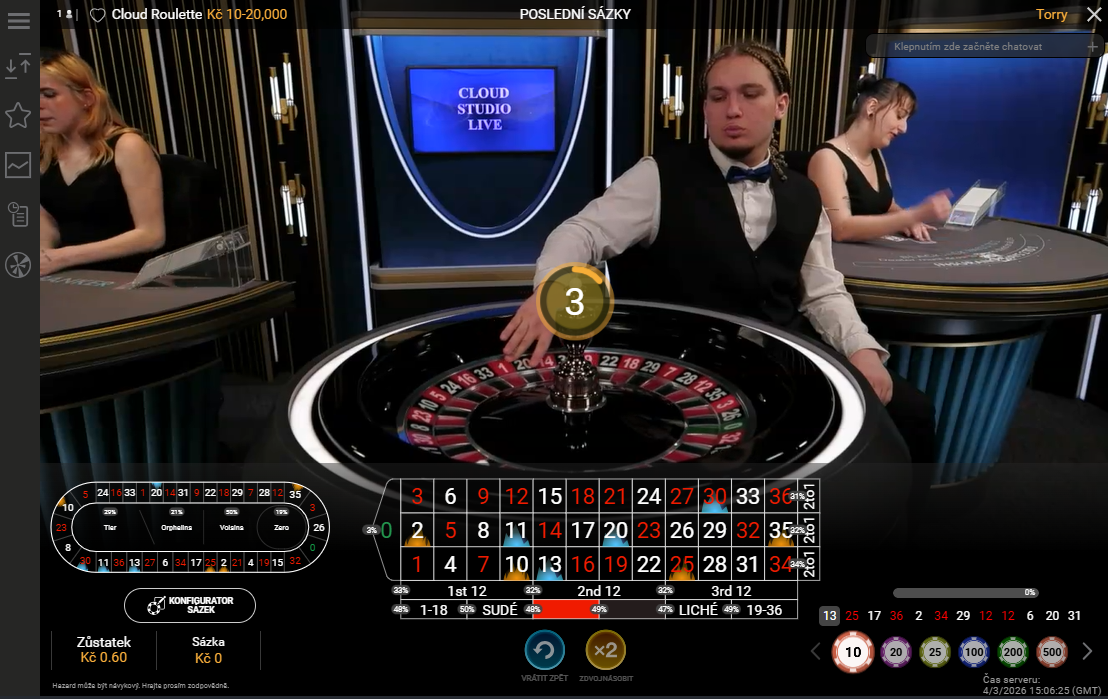Open the hamburger main menu
The width and height of the screenshot is (1108, 699).
click(18, 21)
